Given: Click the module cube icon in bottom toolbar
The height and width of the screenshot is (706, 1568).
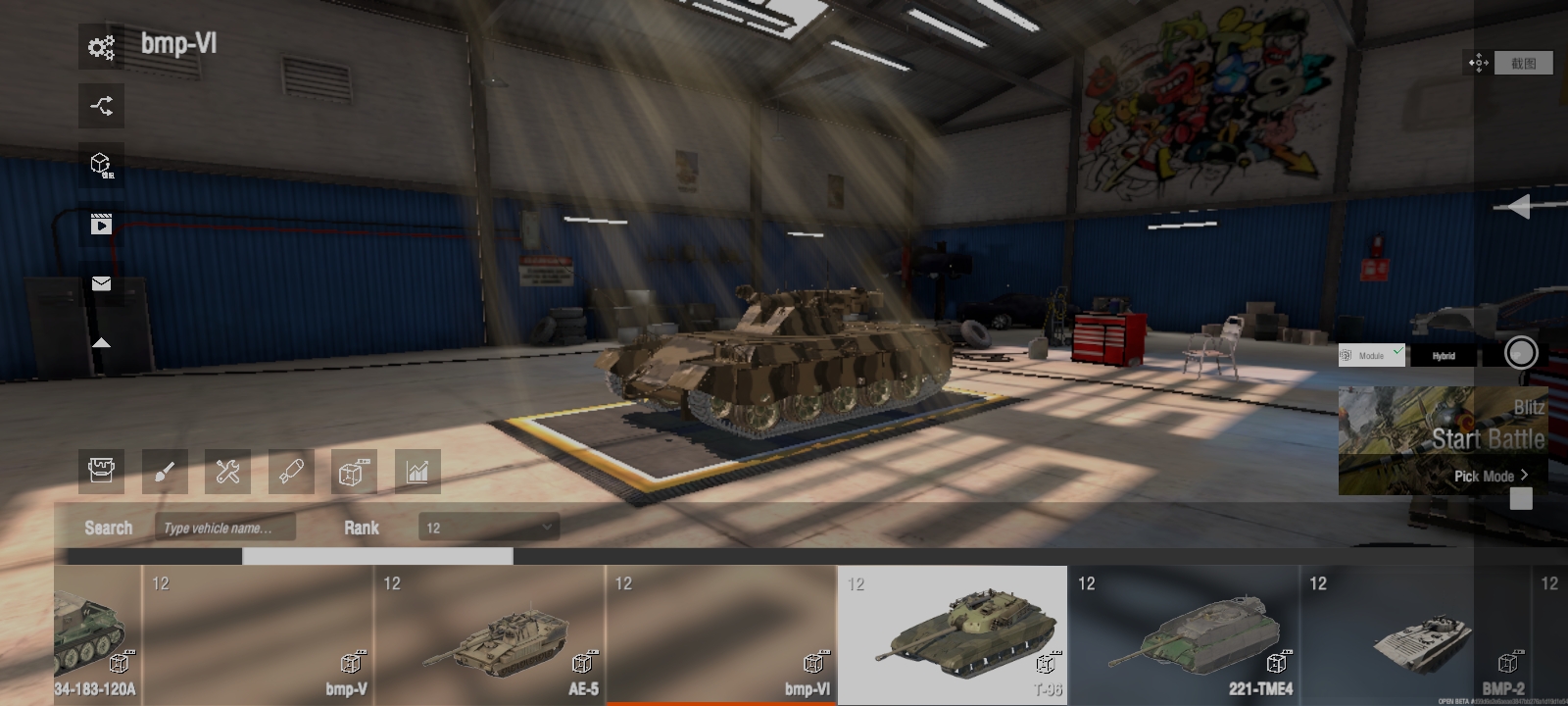Looking at the screenshot, I should tap(353, 472).
